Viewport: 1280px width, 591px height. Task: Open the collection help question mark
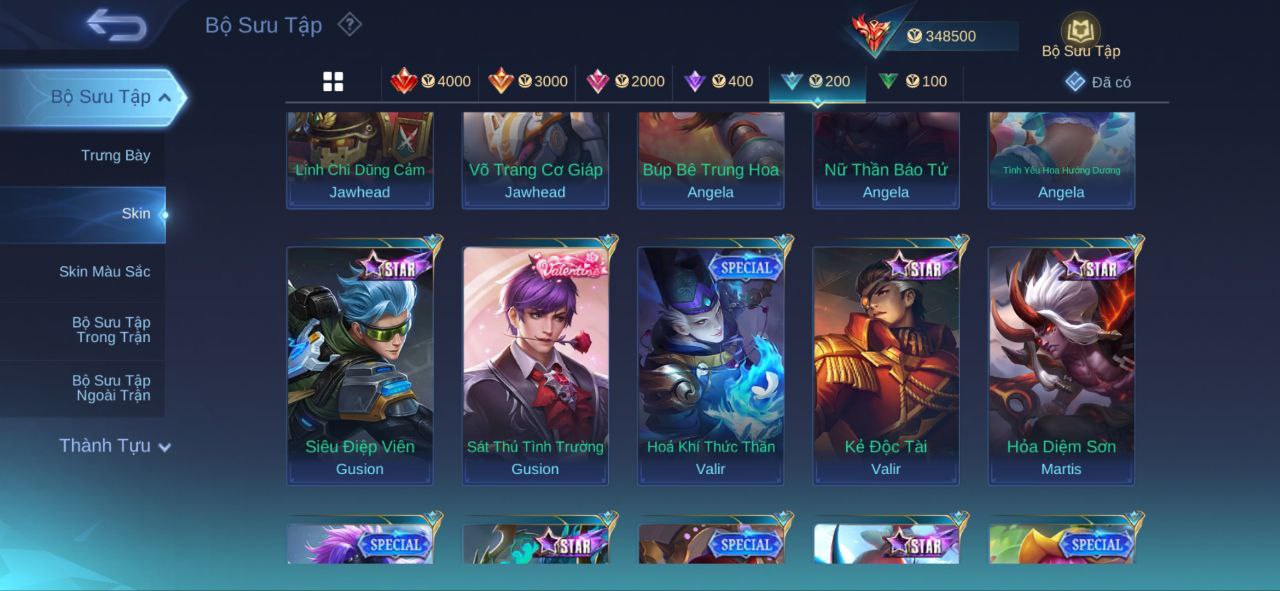(x=349, y=24)
